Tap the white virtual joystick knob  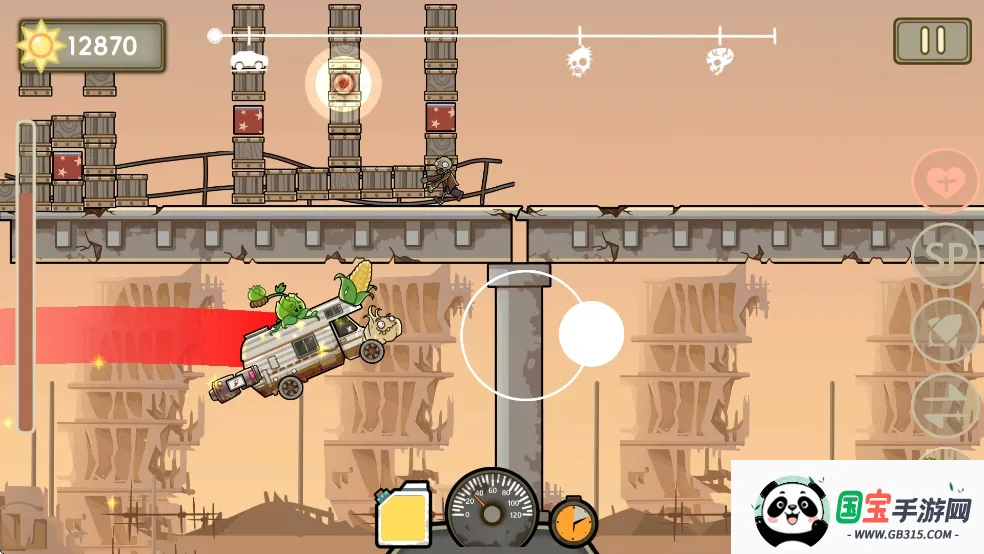591,334
